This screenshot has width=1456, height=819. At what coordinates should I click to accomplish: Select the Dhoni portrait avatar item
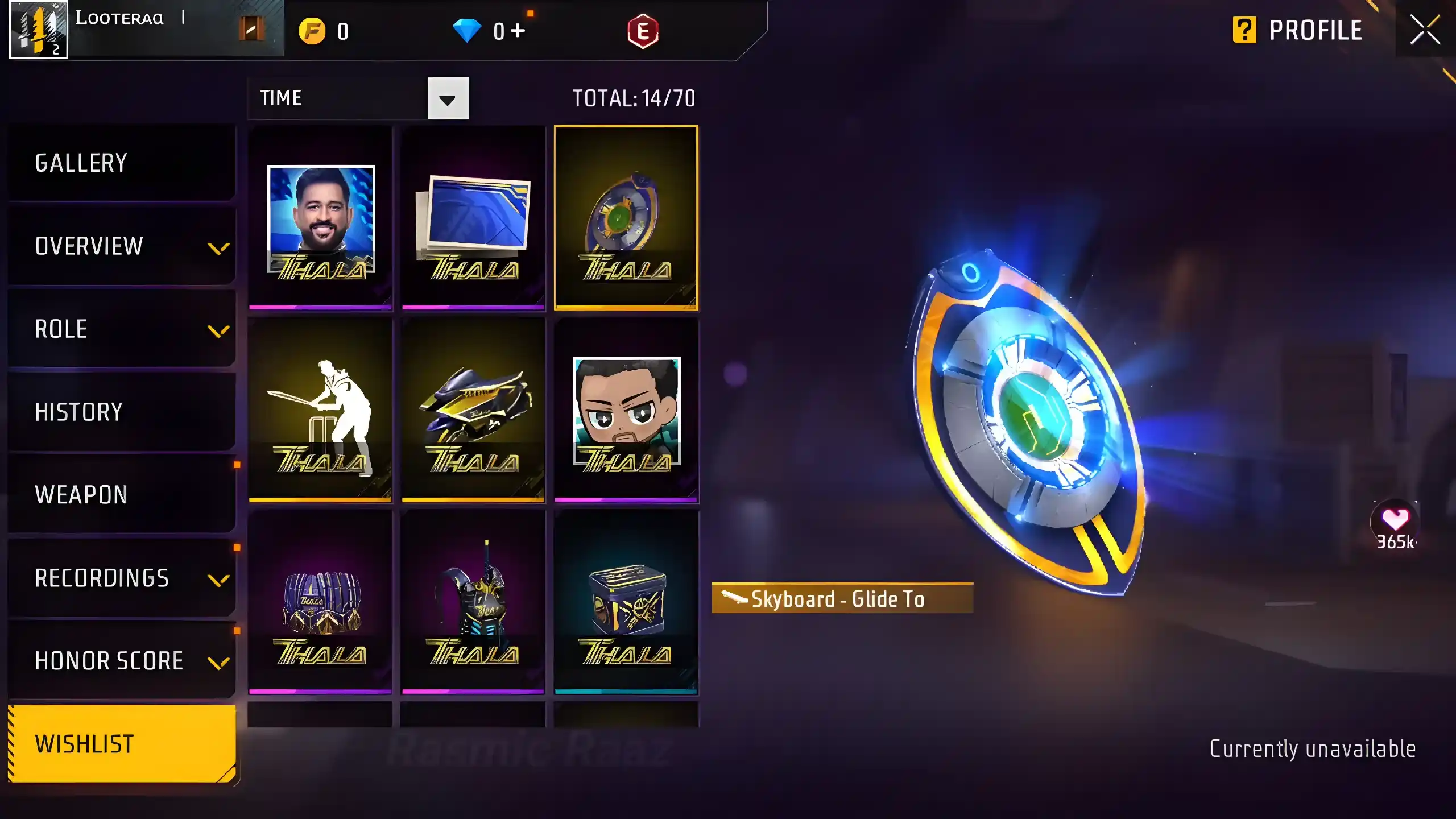point(321,218)
